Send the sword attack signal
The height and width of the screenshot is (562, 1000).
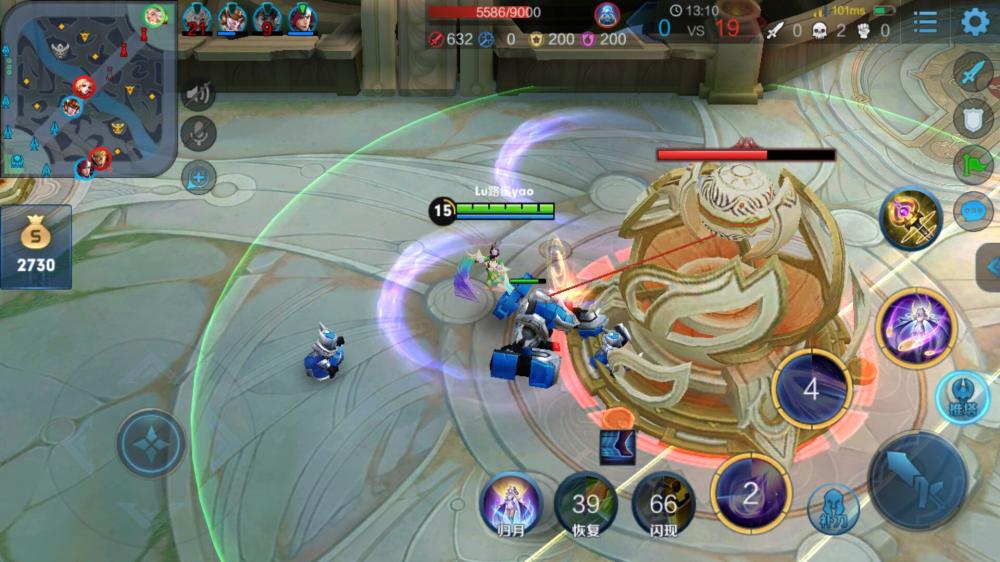(x=972, y=73)
